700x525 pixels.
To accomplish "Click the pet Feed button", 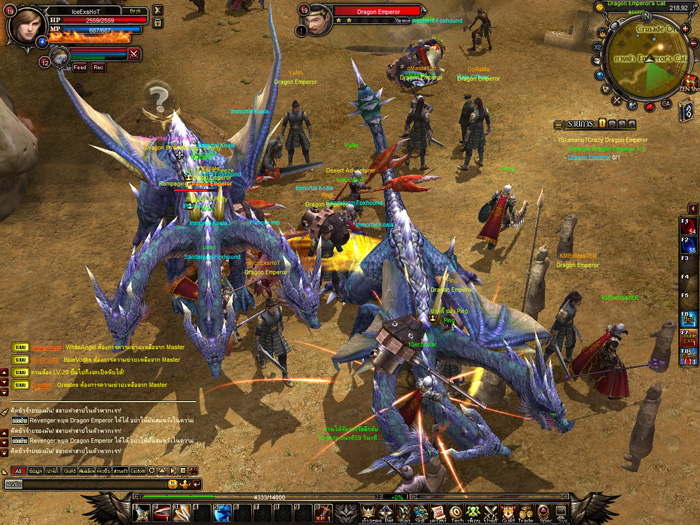I will [x=80, y=67].
